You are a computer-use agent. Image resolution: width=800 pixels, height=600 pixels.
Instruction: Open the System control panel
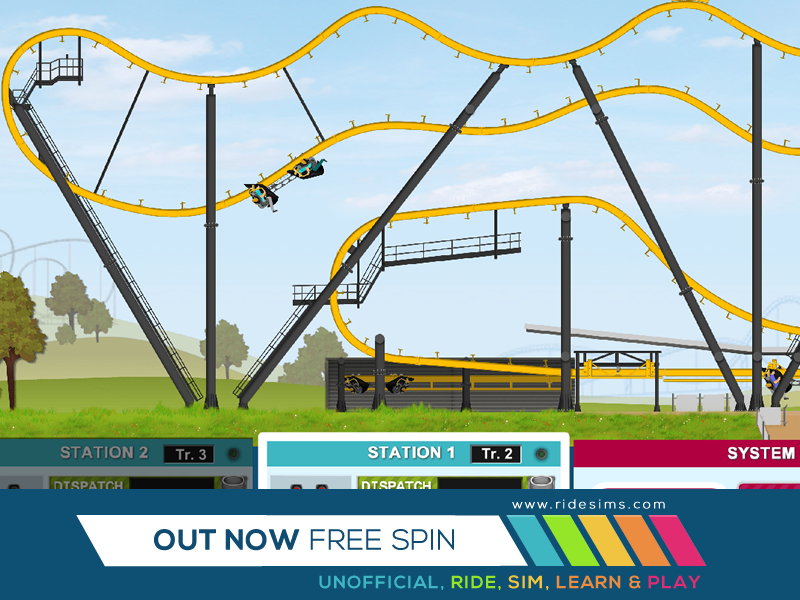(760, 453)
